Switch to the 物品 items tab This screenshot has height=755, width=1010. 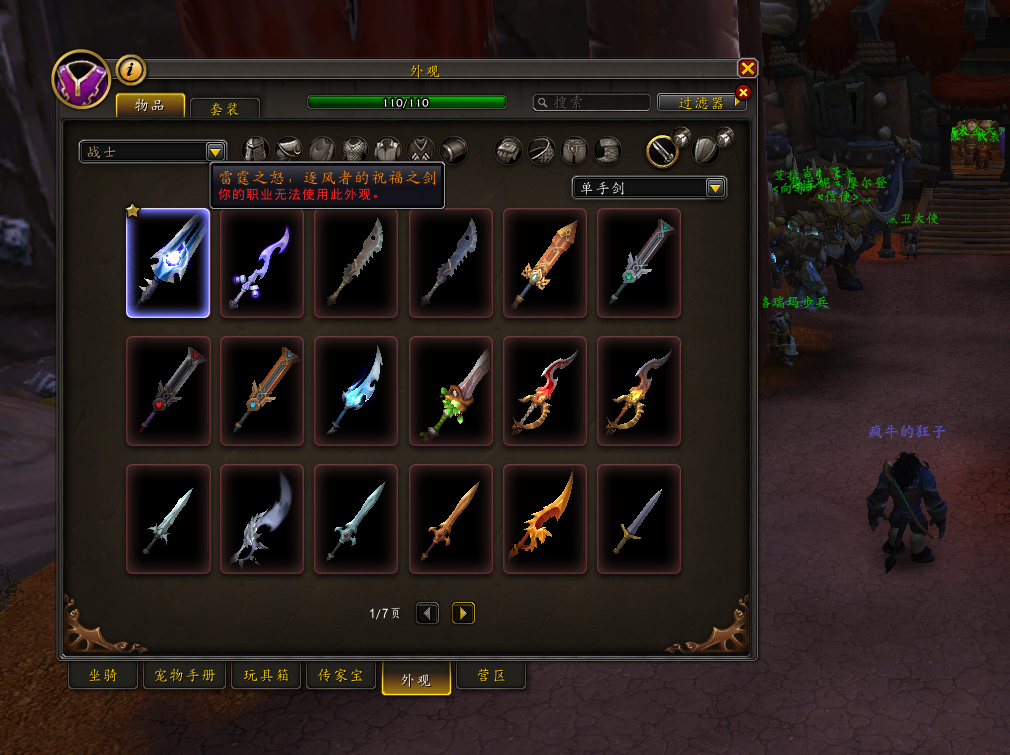[150, 105]
